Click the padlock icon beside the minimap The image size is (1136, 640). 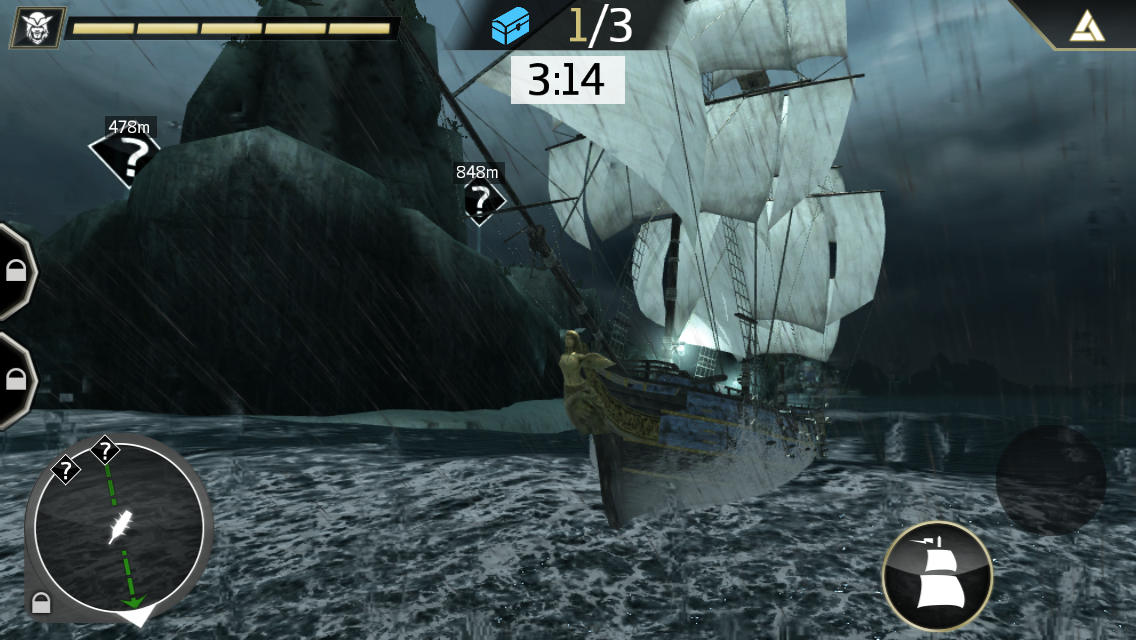tap(41, 602)
